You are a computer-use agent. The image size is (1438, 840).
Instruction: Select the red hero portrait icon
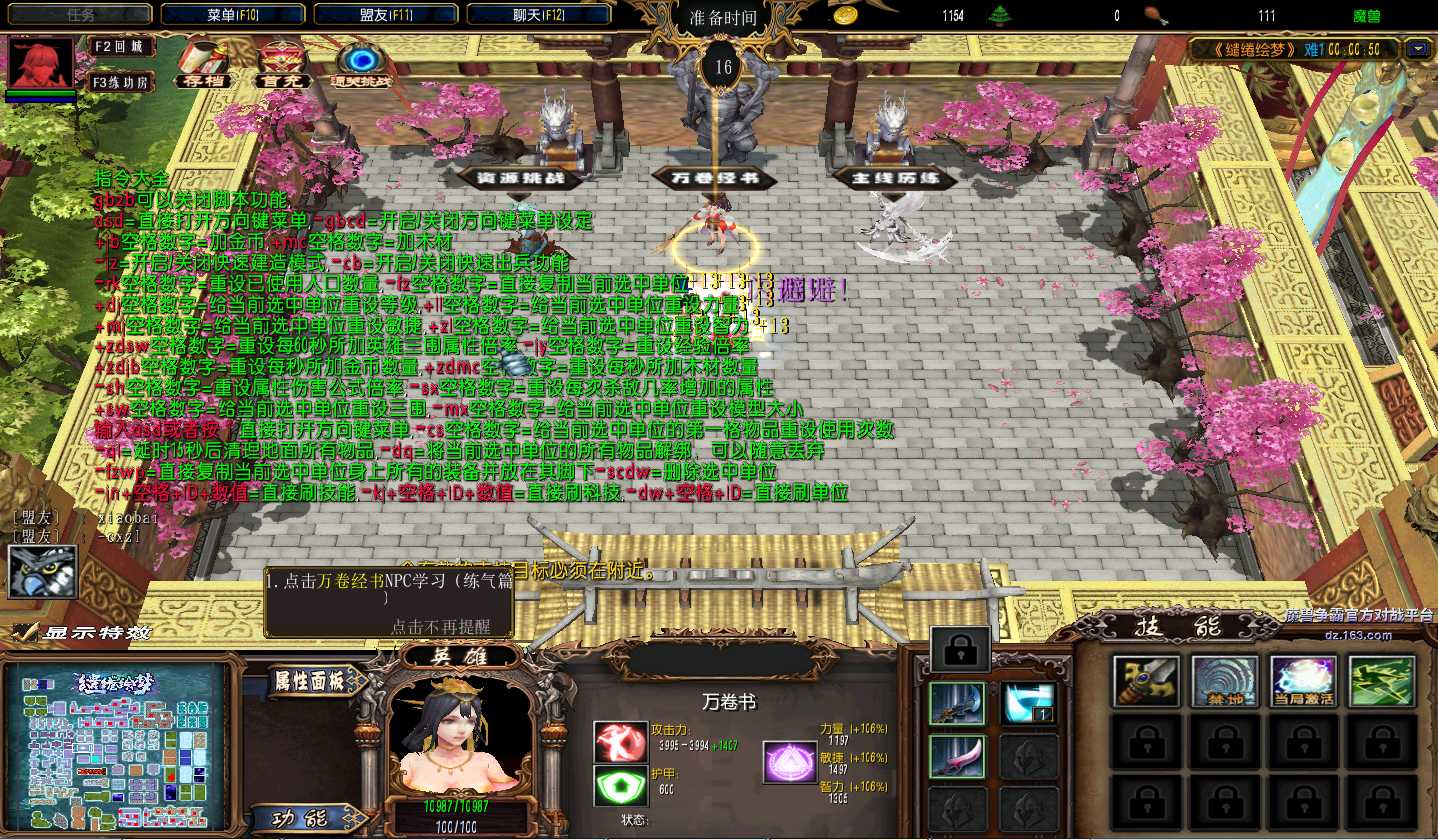coord(41,62)
